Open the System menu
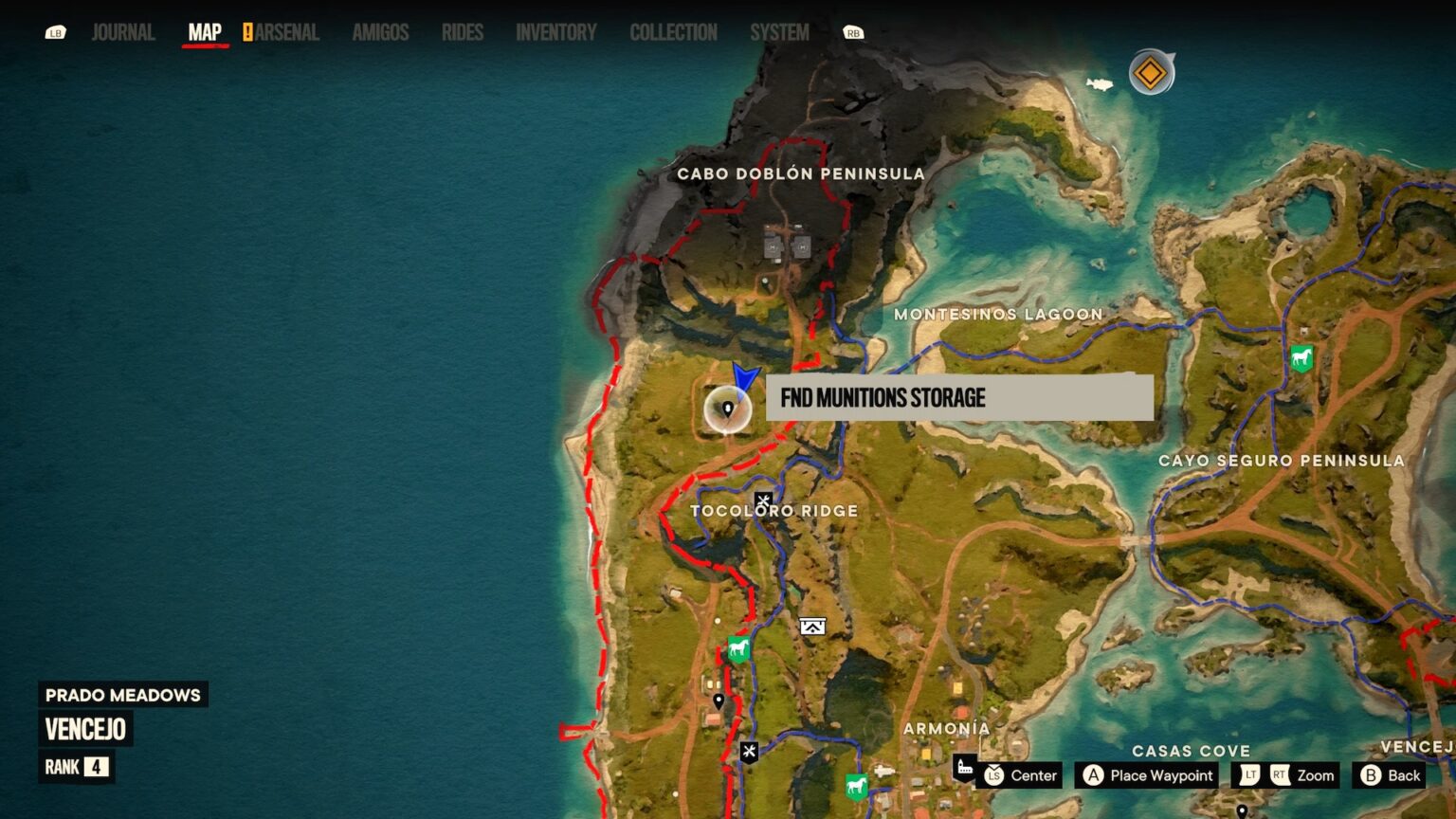The image size is (1456, 819). click(779, 31)
